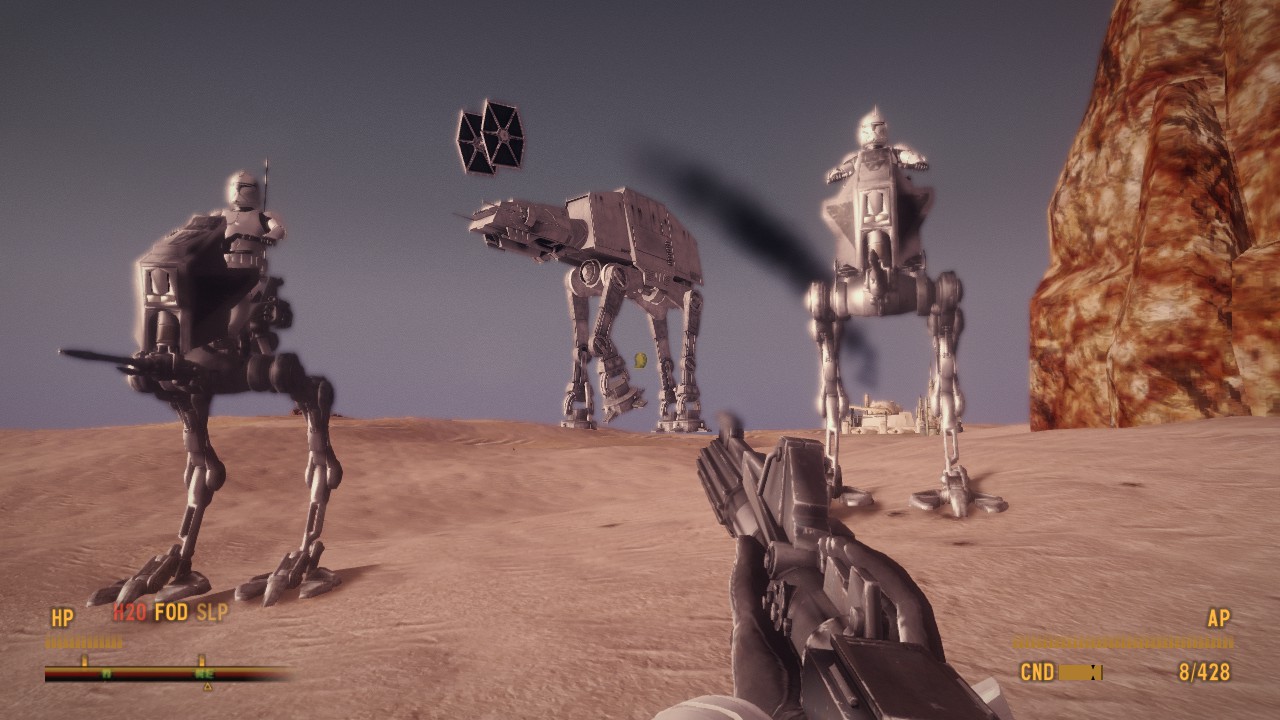The width and height of the screenshot is (1280, 720).
Task: Click the ammo counter showing 8/428
Action: tap(1205, 671)
